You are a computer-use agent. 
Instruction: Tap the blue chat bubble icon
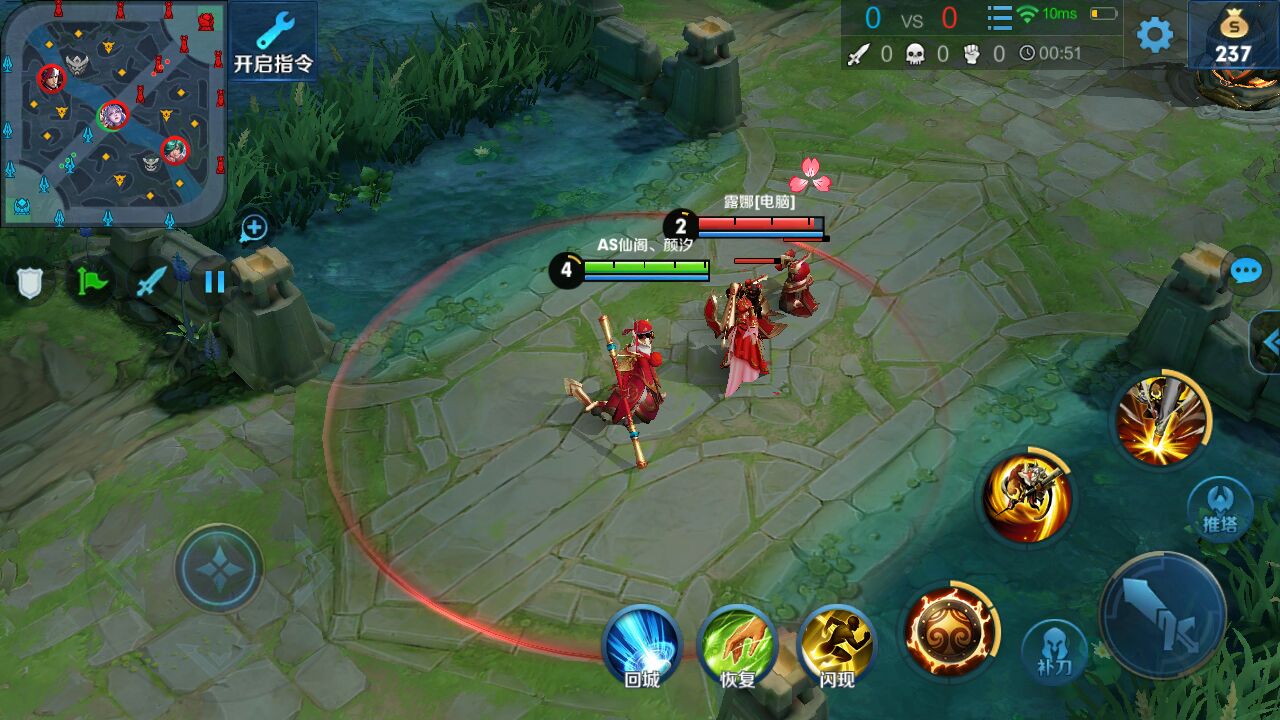(x=1245, y=271)
